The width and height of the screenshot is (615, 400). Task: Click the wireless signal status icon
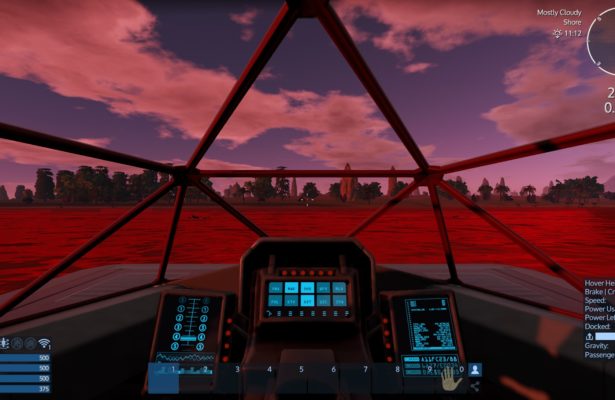point(45,344)
